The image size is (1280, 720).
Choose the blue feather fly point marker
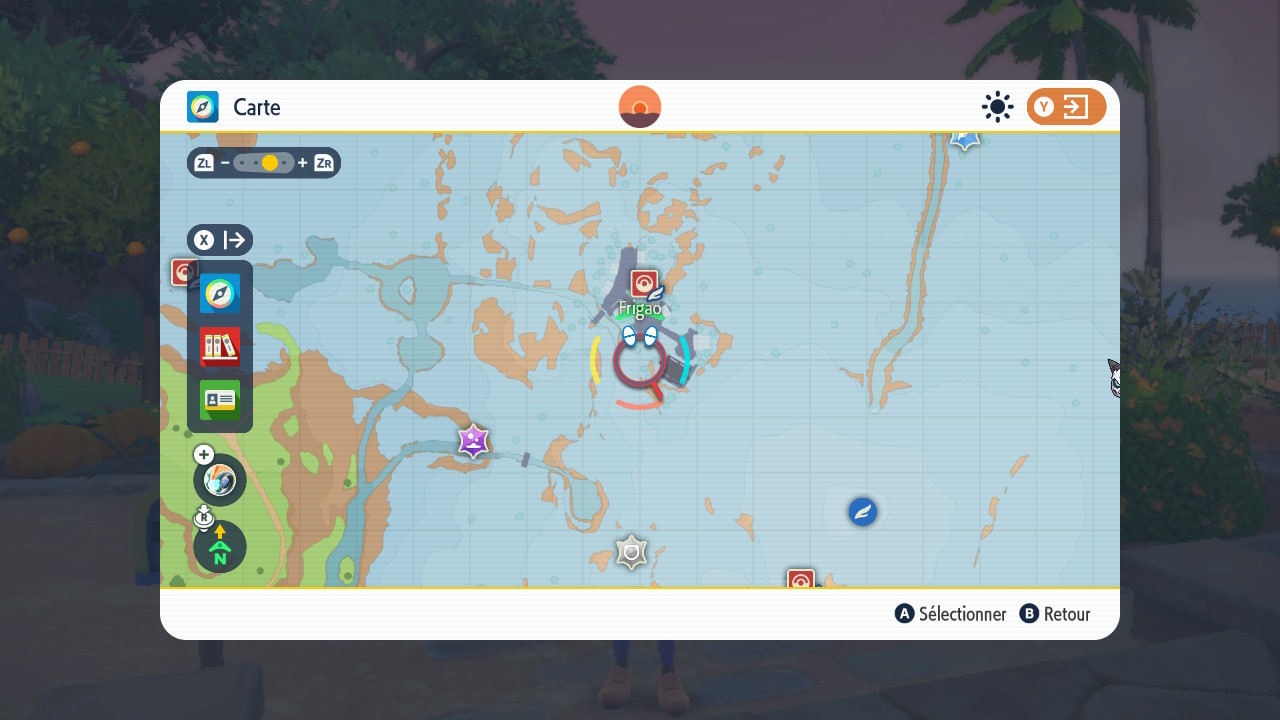pos(862,512)
